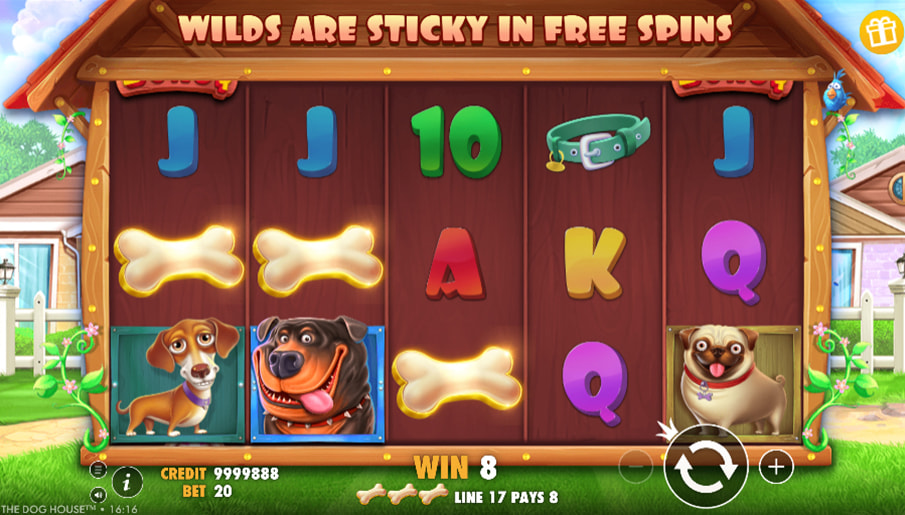Image resolution: width=905 pixels, height=515 pixels.
Task: Toggle the sound speaker icon
Action: pyautogui.click(x=98, y=494)
